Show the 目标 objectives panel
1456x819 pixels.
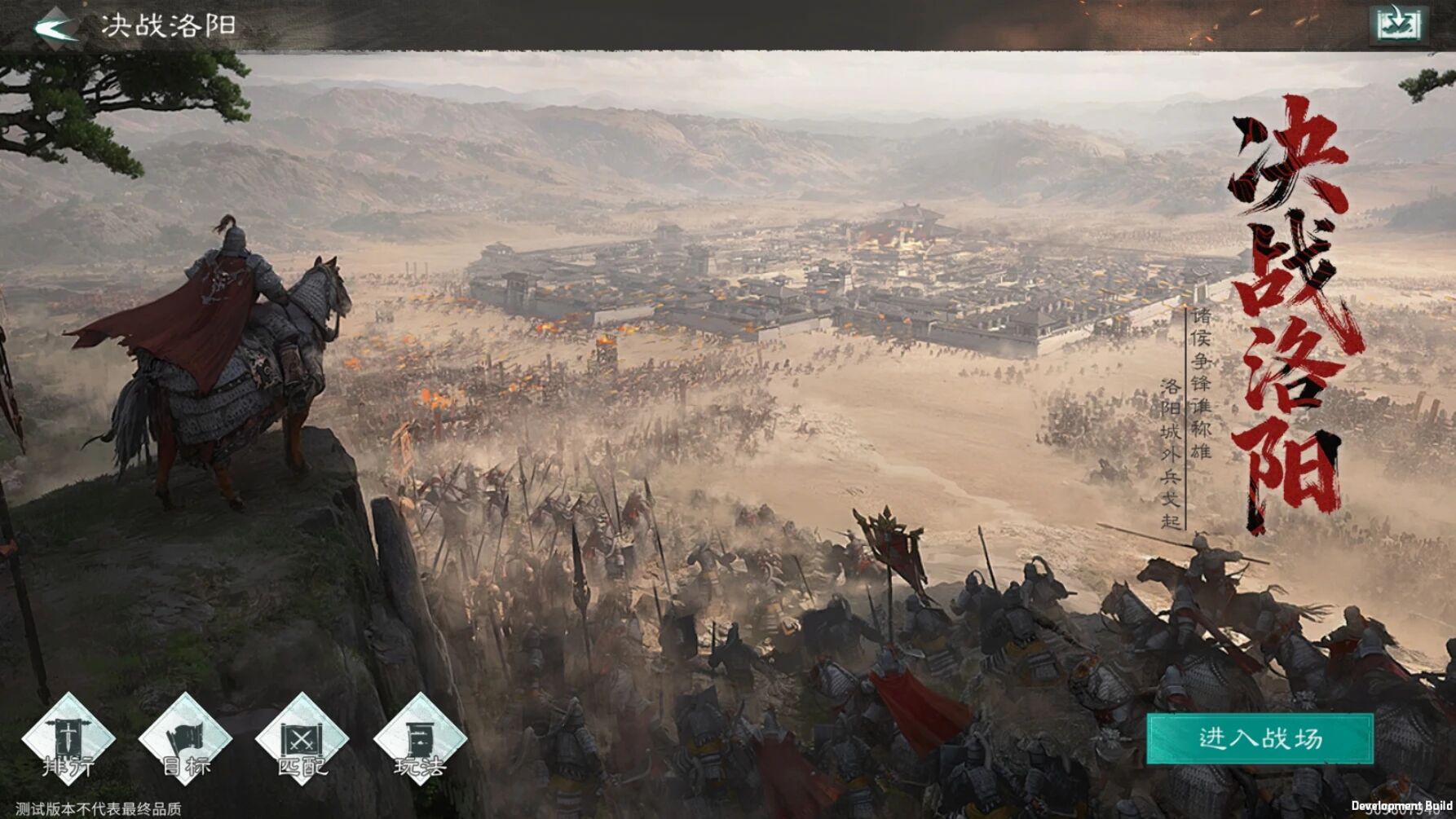point(186,740)
